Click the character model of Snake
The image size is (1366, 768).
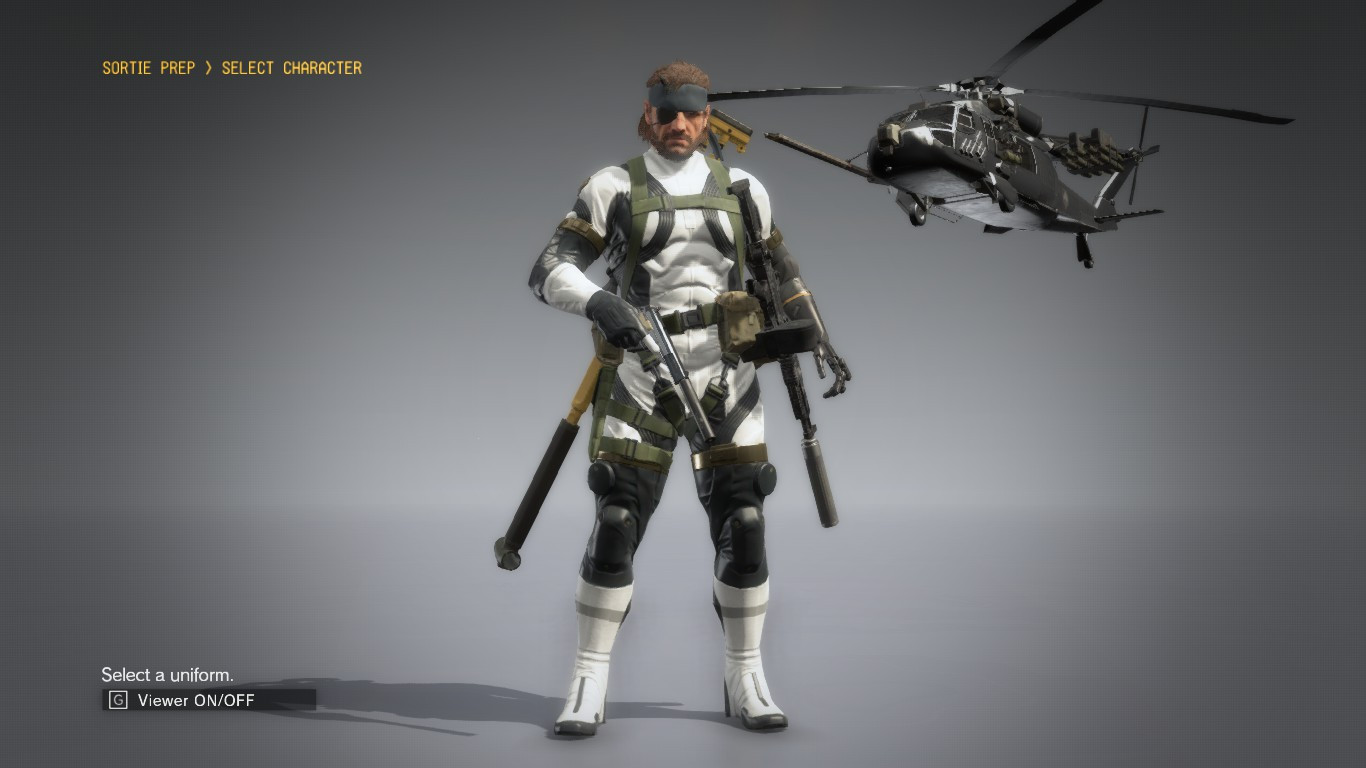[670, 400]
